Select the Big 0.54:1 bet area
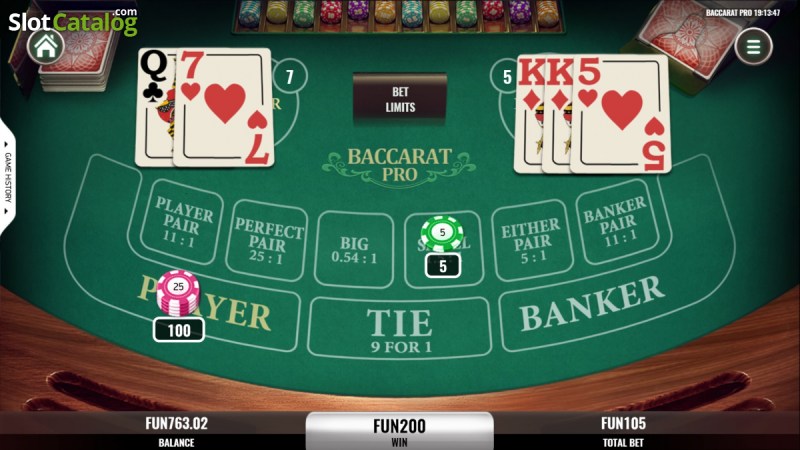 [x=355, y=248]
